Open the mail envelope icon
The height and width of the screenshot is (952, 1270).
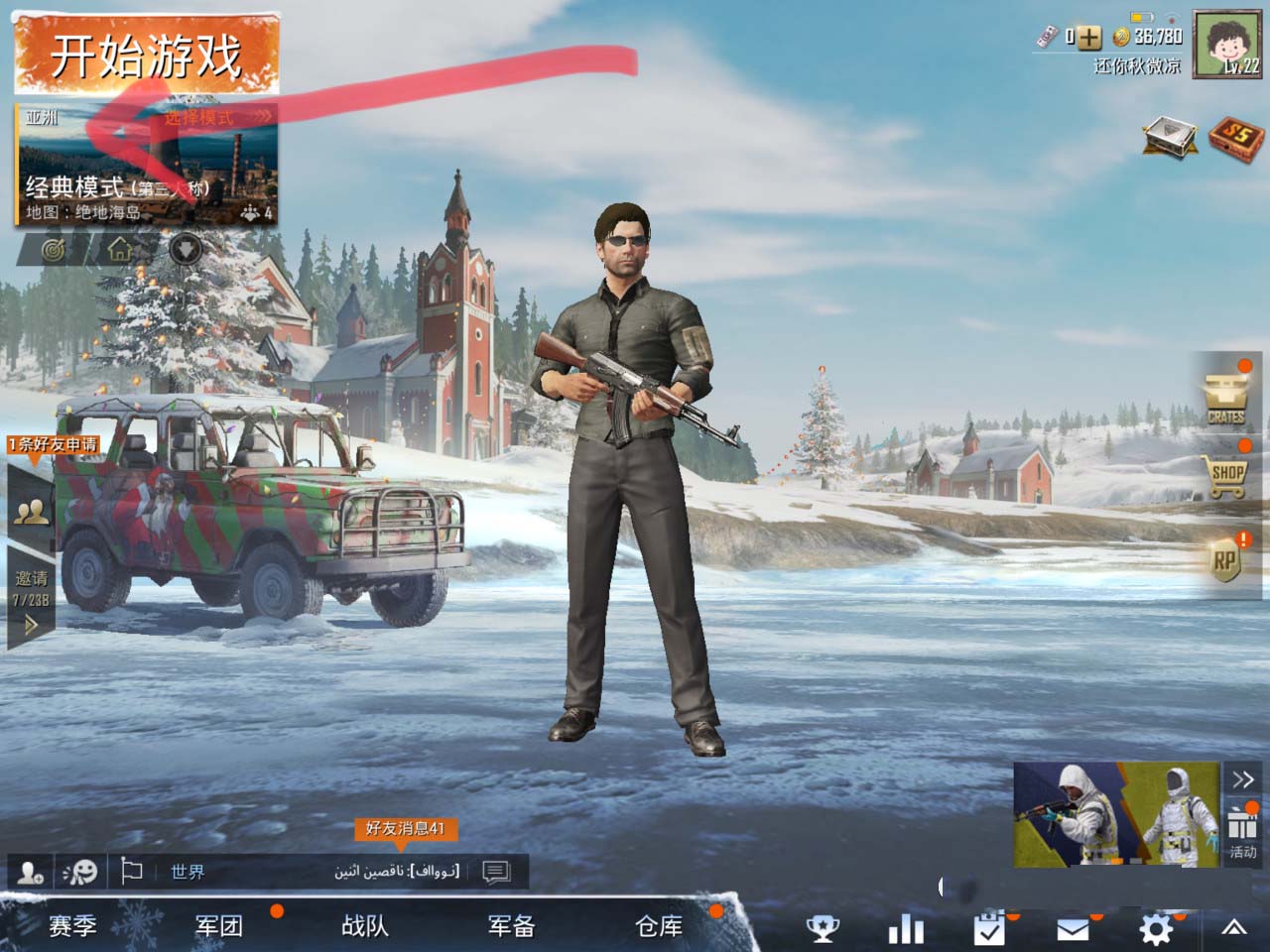click(1074, 929)
